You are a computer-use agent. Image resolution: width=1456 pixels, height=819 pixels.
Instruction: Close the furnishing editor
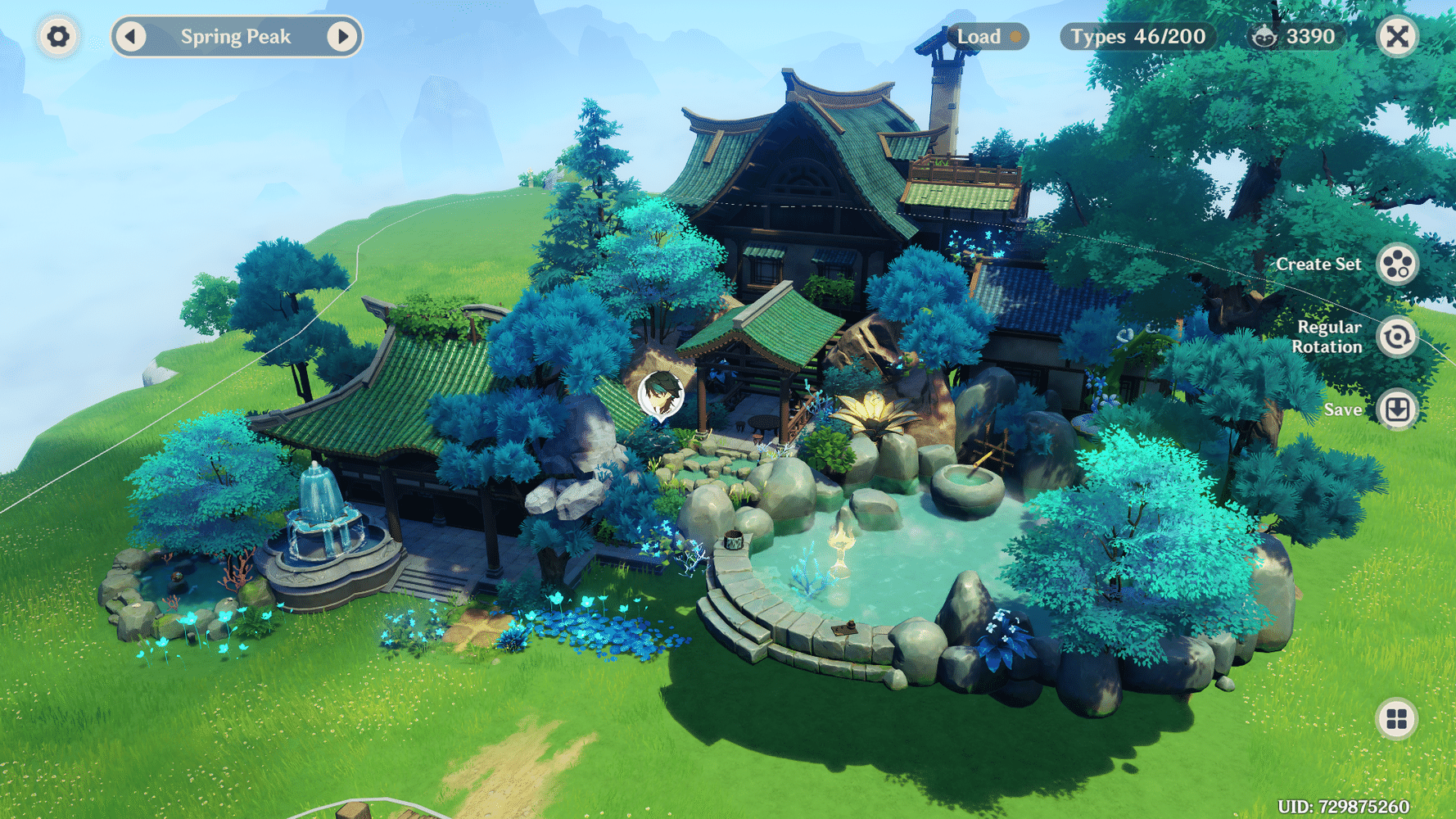click(1397, 37)
